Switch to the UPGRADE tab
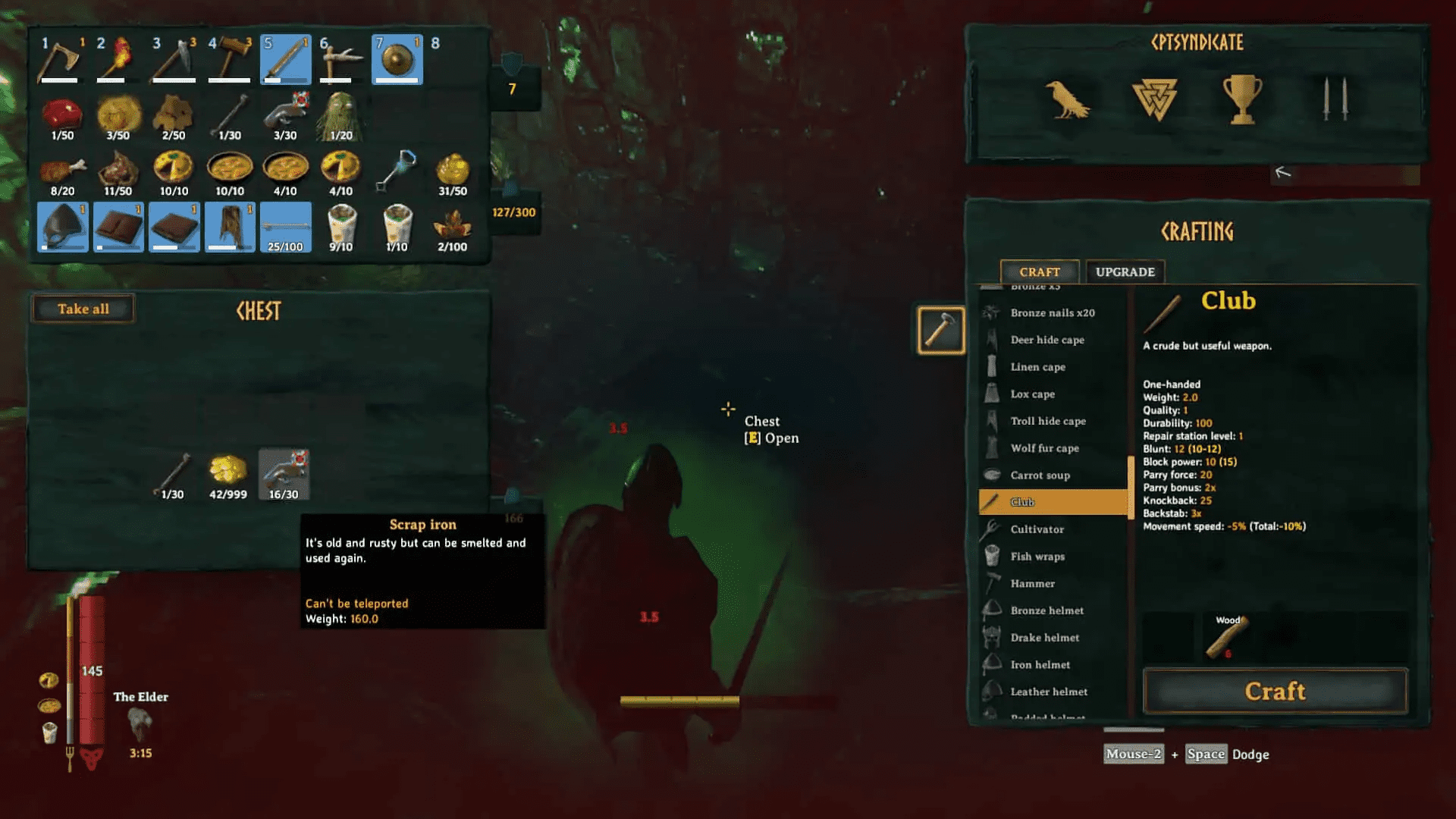 tap(1125, 271)
